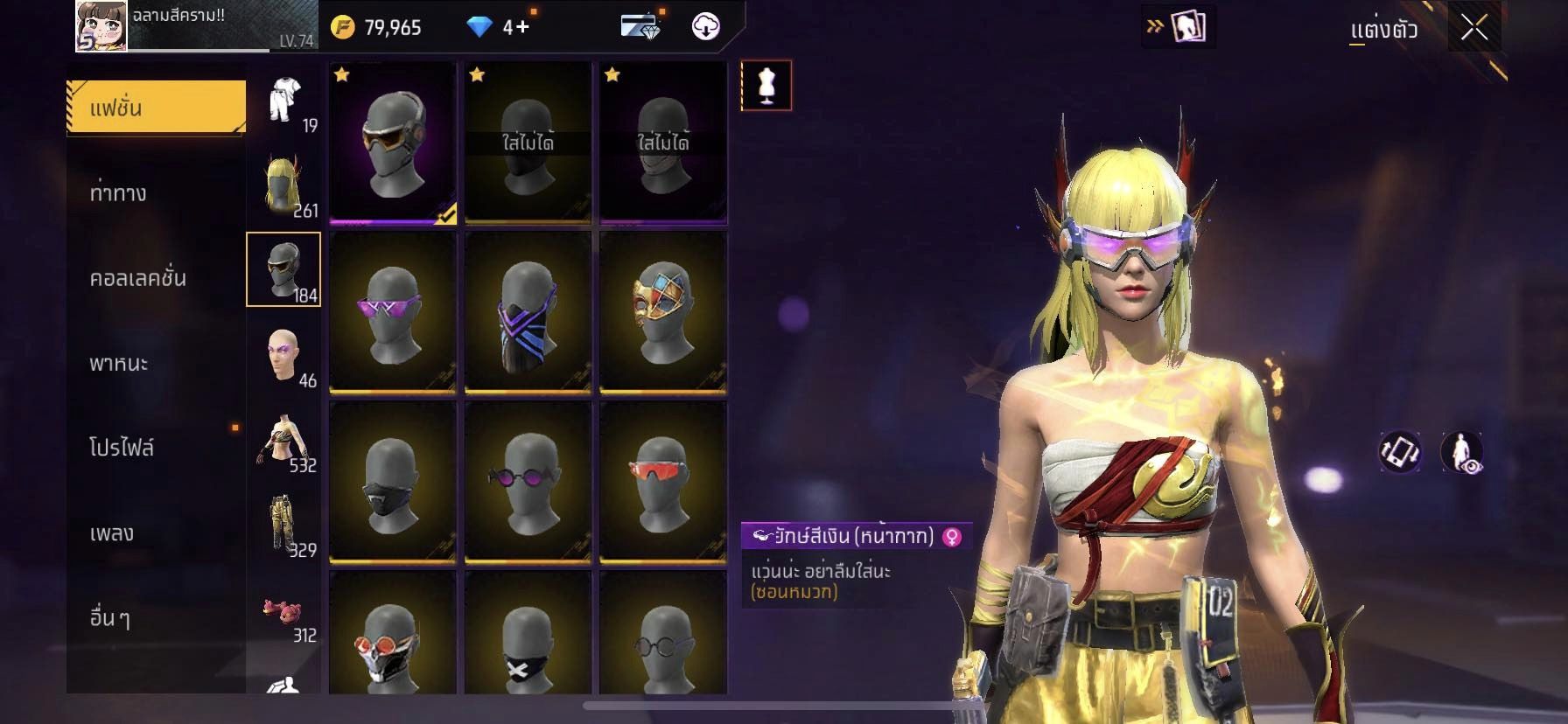Select the พาหนะ (Vehicles) section

point(119,363)
